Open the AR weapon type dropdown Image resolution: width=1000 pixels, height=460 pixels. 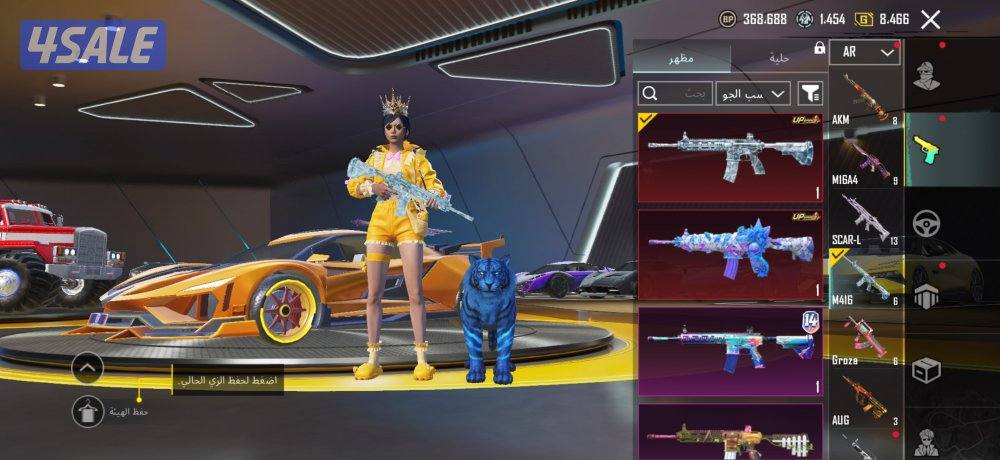[865, 52]
